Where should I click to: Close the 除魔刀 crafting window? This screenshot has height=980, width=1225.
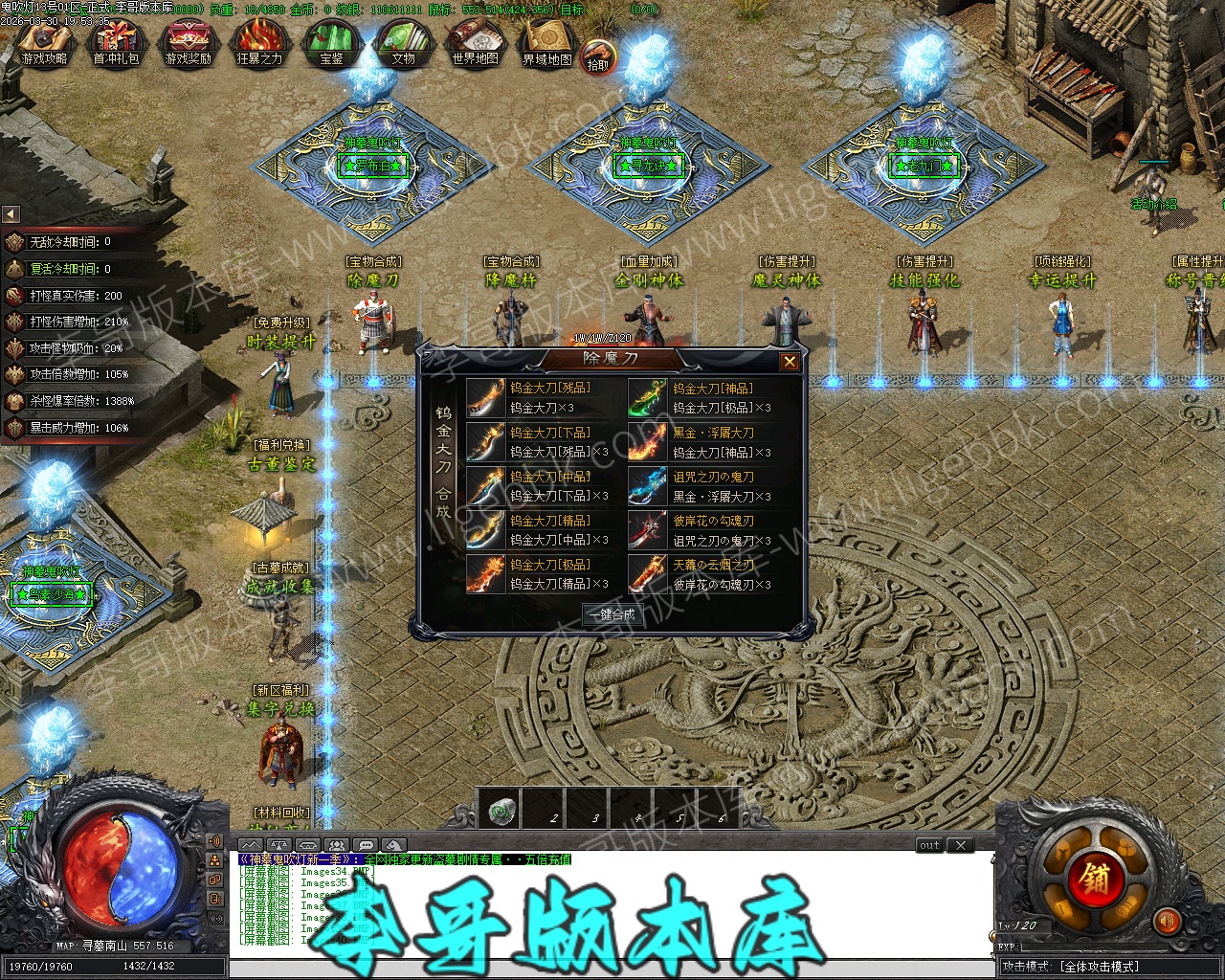coord(790,362)
